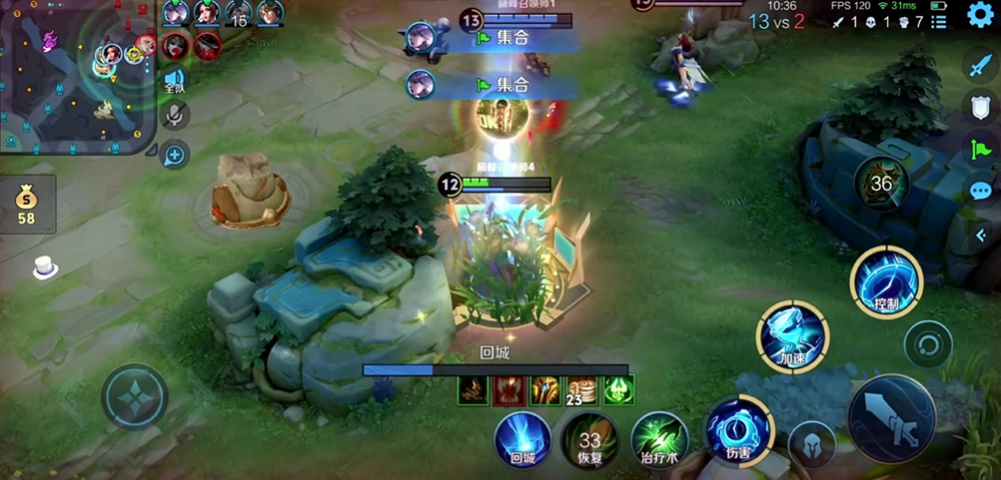This screenshot has width=1001, height=480.
Task: Toggle the muted microphone button
Action: 175,116
